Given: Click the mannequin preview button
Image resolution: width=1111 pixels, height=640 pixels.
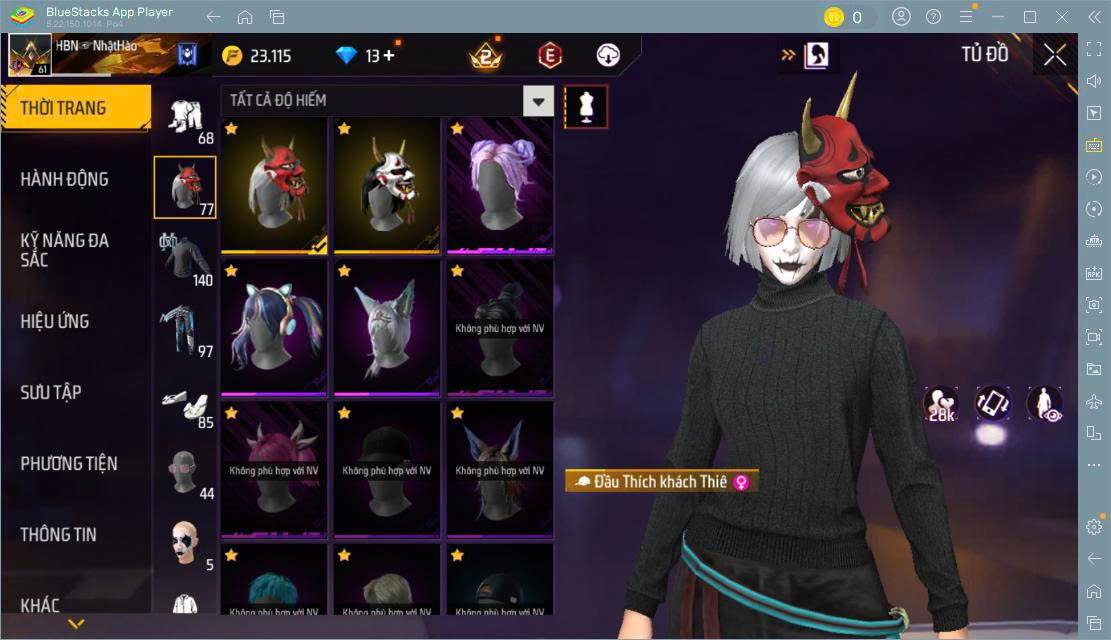Looking at the screenshot, I should [x=586, y=106].
